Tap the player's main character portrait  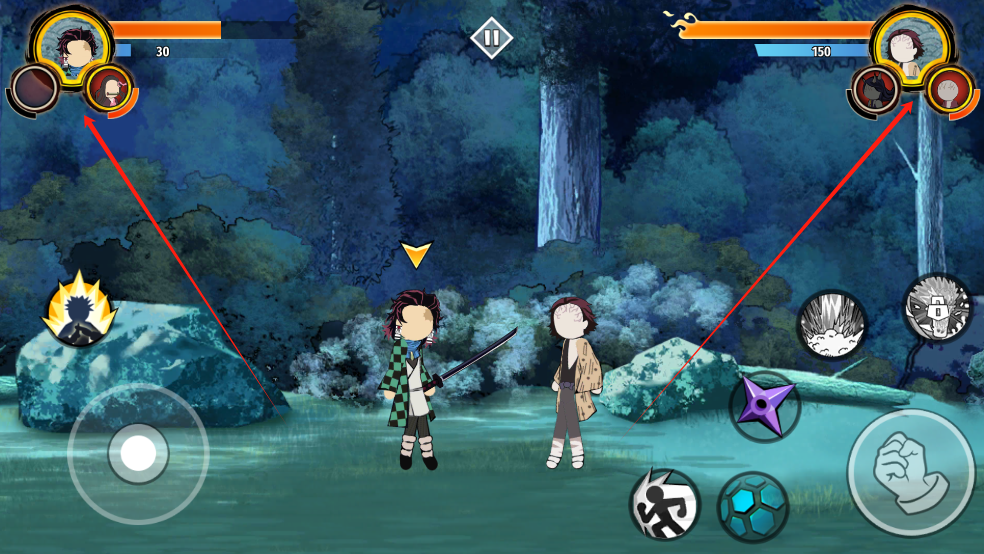tap(74, 42)
